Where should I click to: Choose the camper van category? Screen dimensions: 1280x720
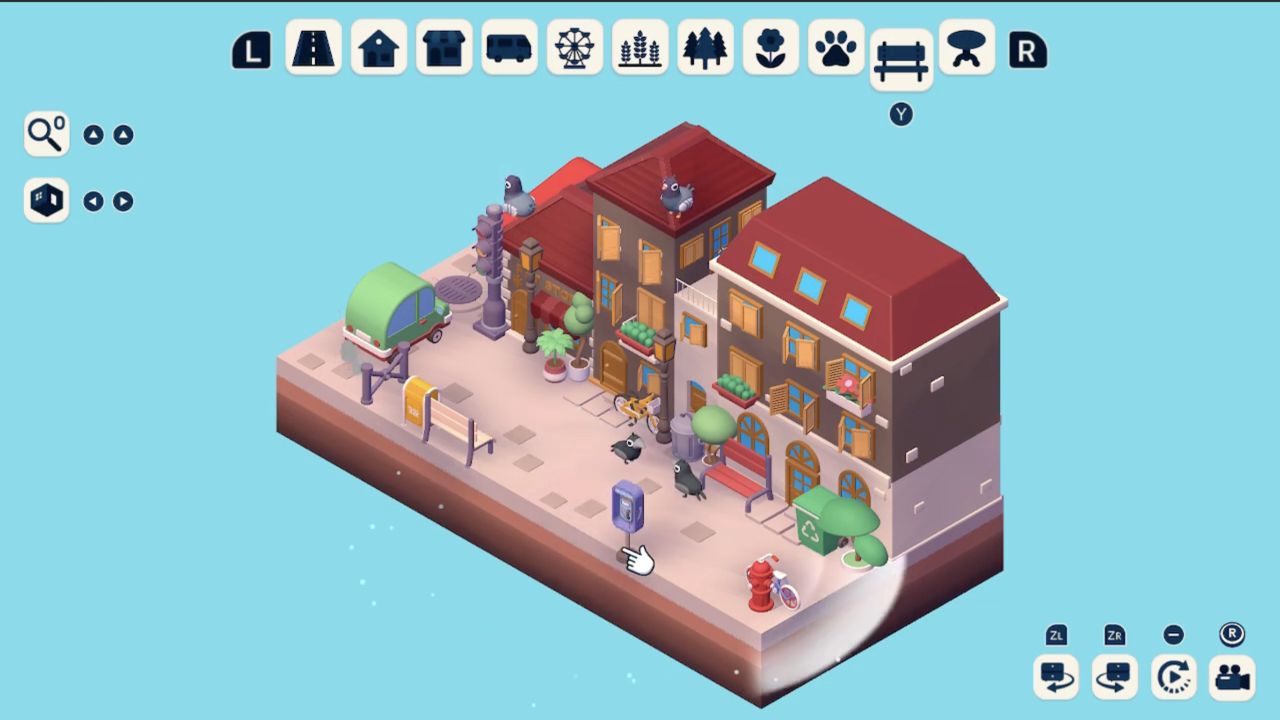[x=509, y=48]
